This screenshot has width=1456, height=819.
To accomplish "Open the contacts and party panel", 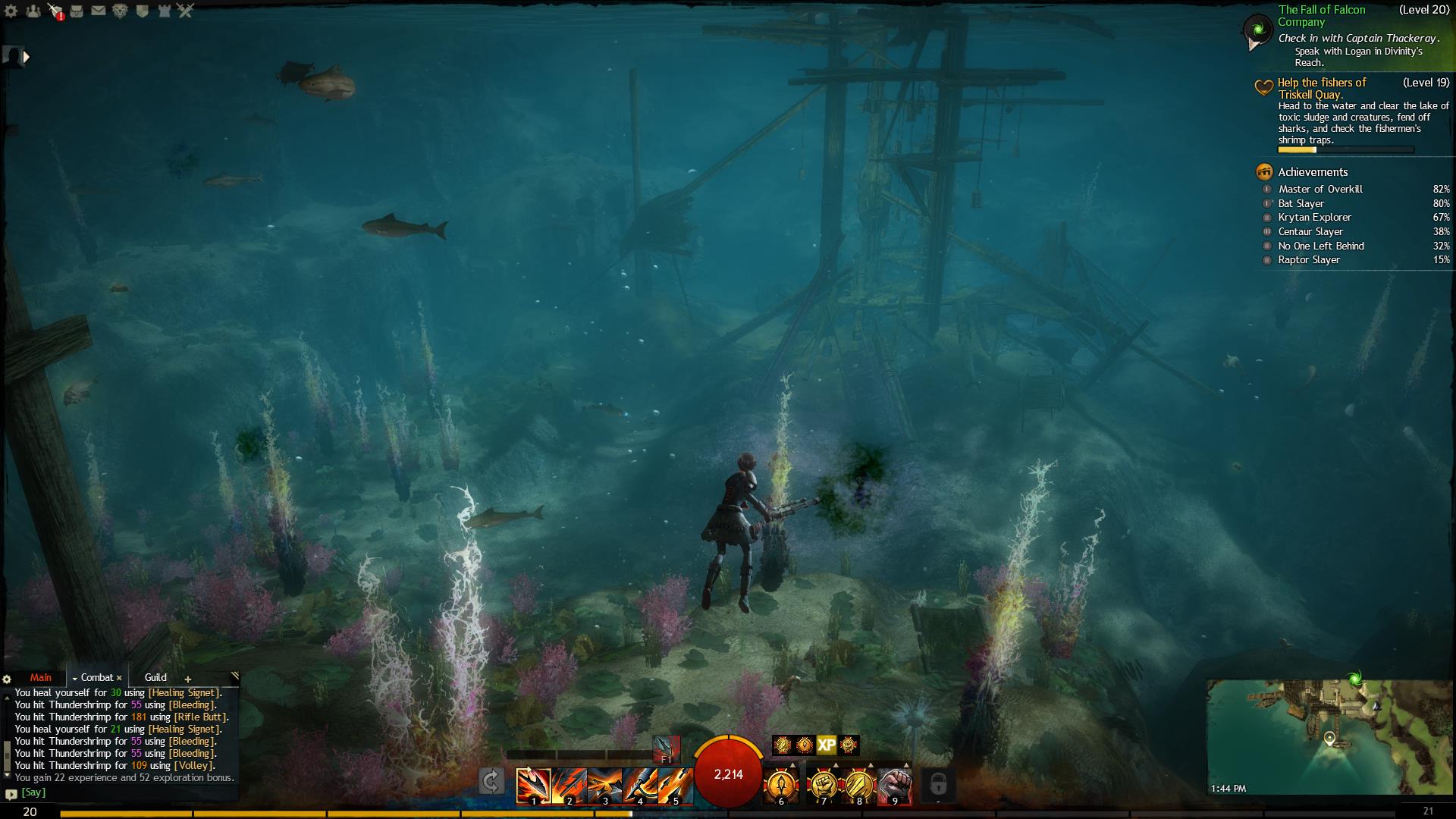I will click(x=33, y=11).
